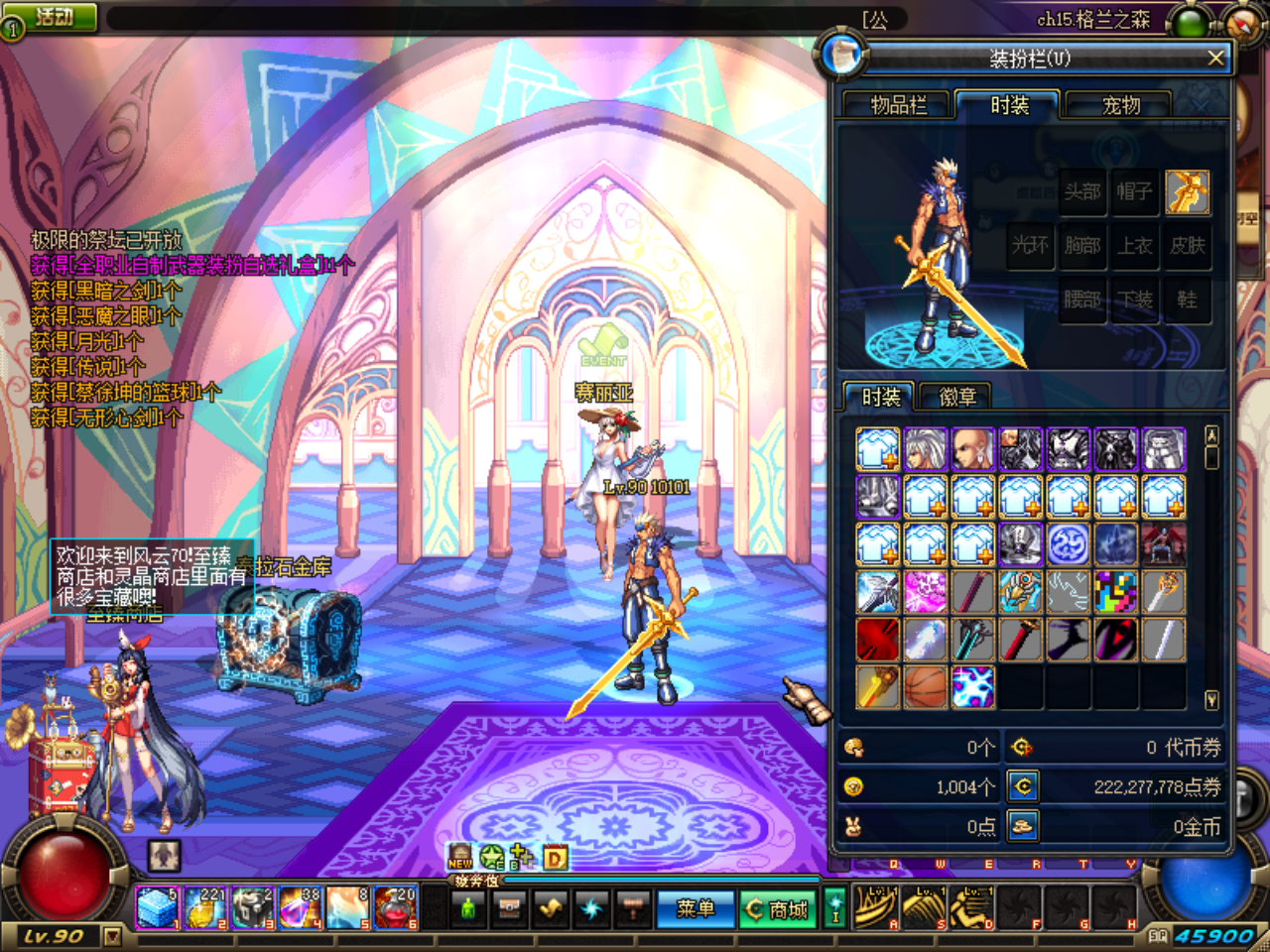
Task: Click the basketball item in the avatar list
Action: (x=926, y=686)
